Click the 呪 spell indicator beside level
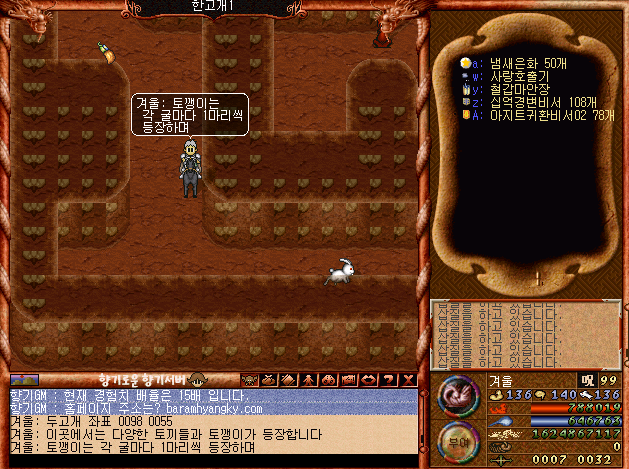Image resolution: width=629 pixels, height=469 pixels. pyautogui.click(x=587, y=381)
